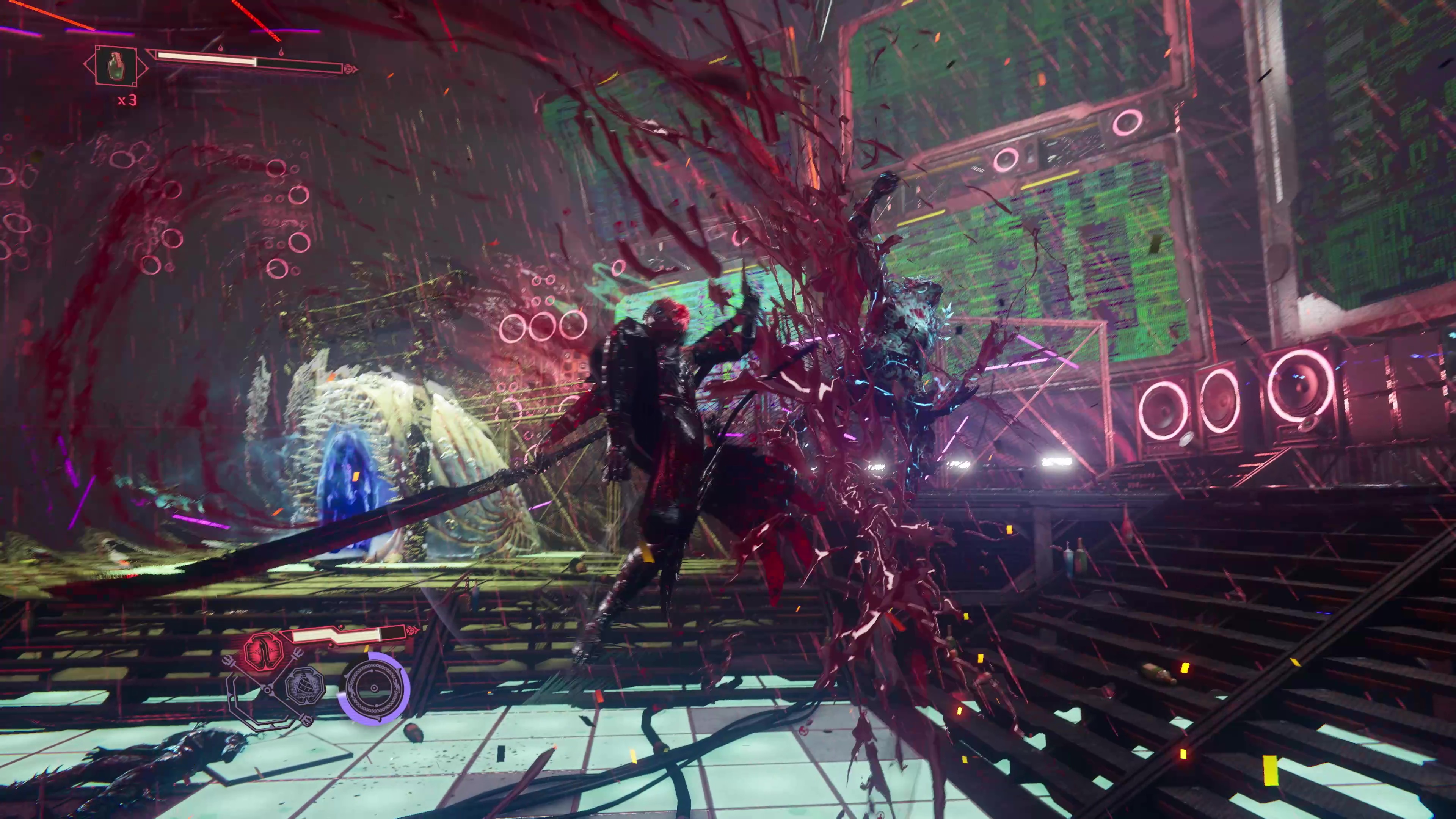Click the center dot inside the cooldown ring

click(x=374, y=688)
